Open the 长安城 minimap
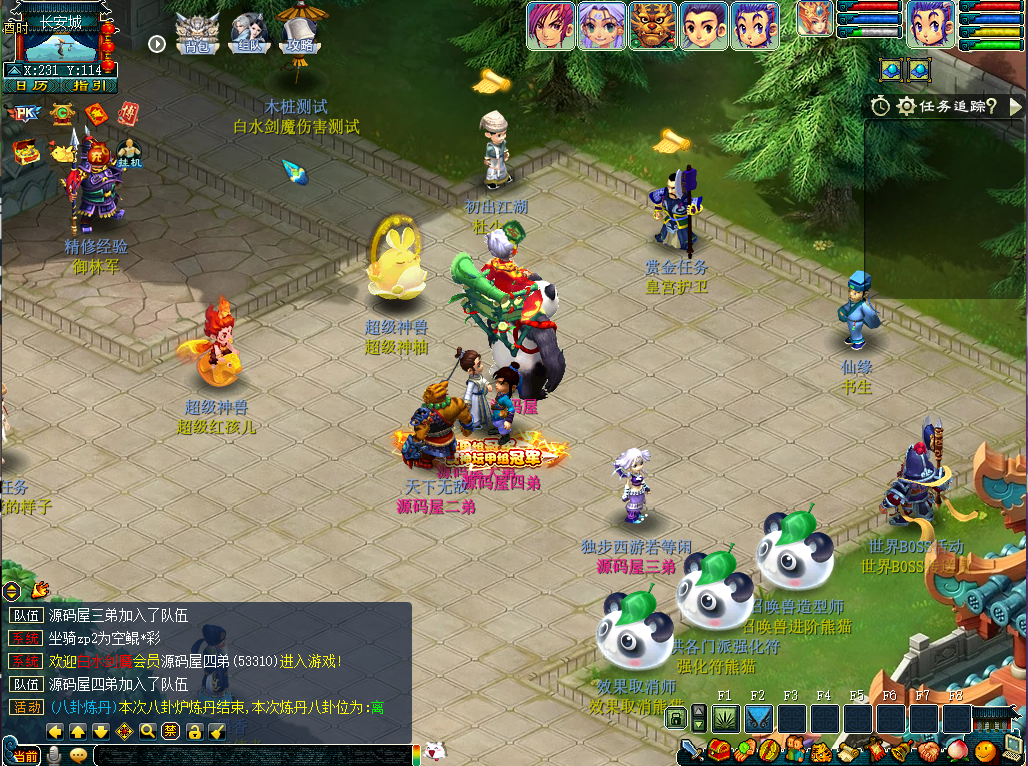This screenshot has width=1028, height=766. pyautogui.click(x=58, y=41)
